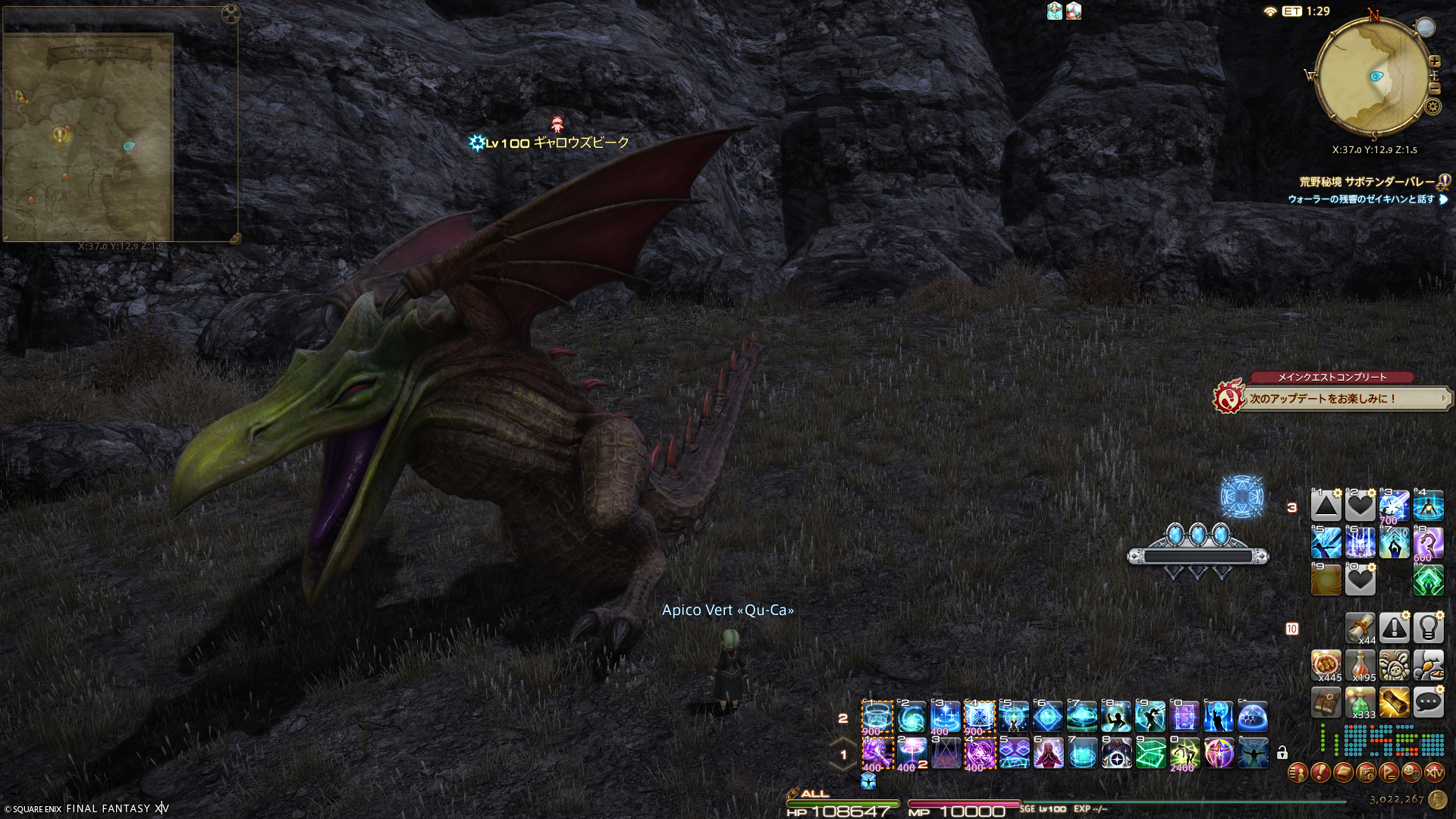Use the orange food dish item x445
The width and height of the screenshot is (1456, 819).
(1326, 665)
